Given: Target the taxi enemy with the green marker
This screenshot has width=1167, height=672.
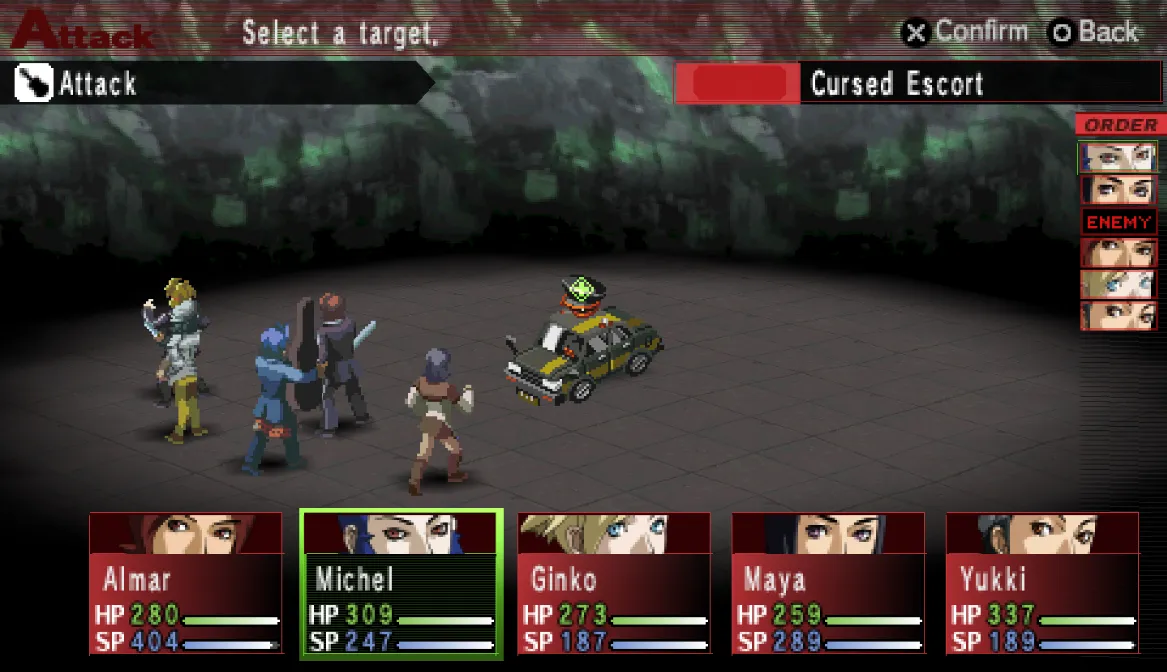Looking at the screenshot, I should point(583,348).
